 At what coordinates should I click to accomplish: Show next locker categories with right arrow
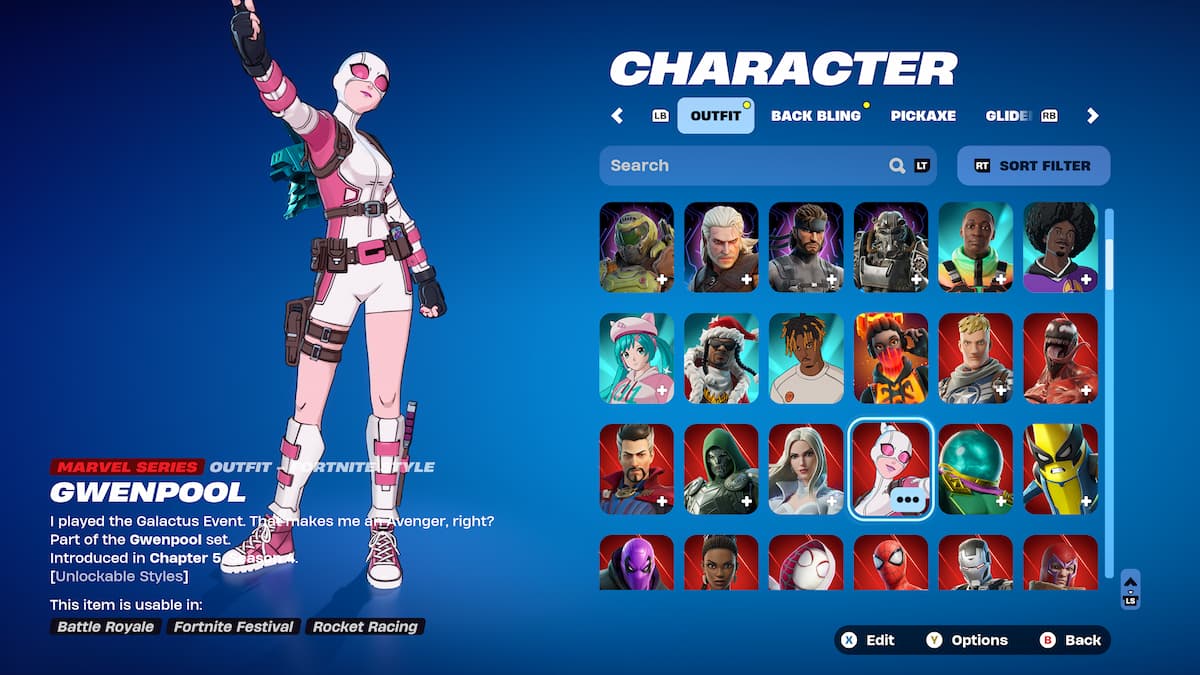1092,116
